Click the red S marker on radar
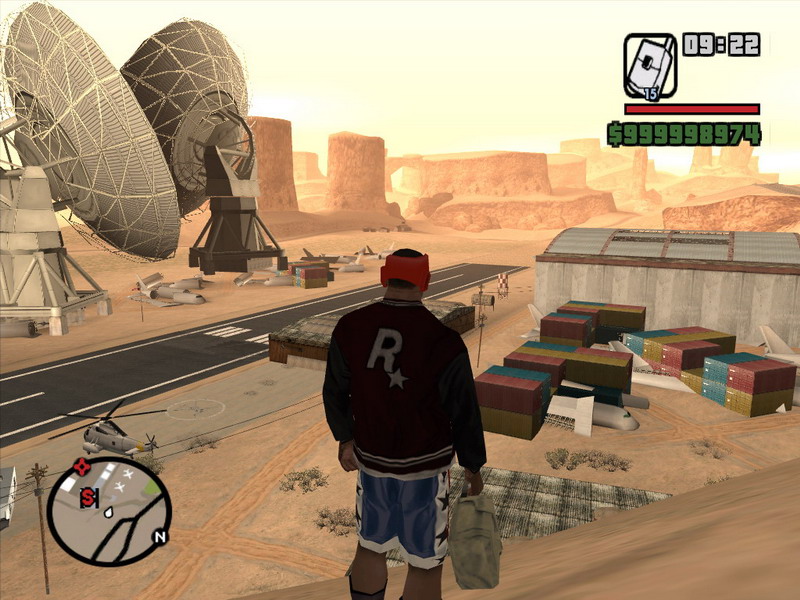Viewport: 800px width, 600px height. point(88,497)
